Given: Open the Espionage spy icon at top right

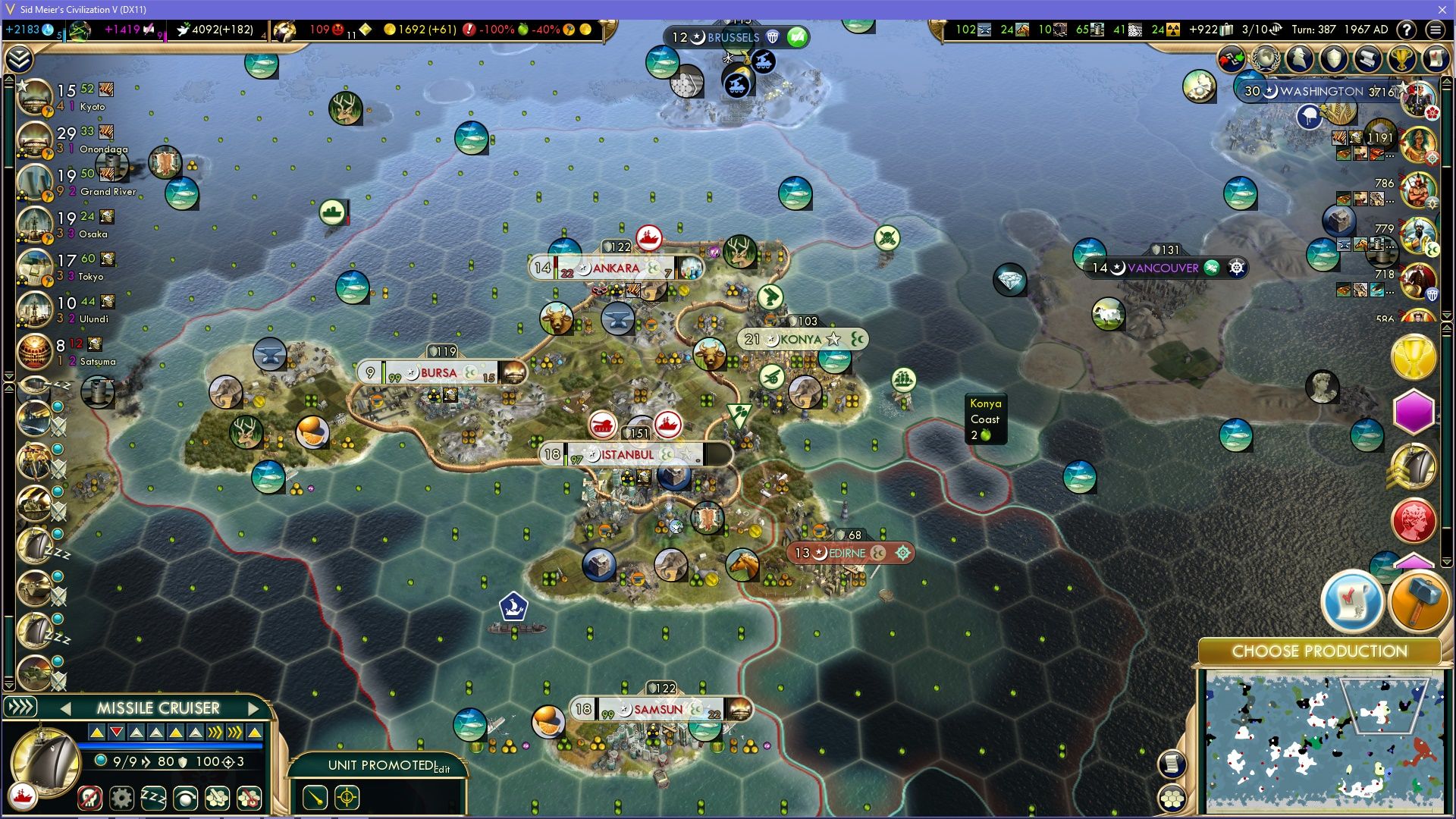Looking at the screenshot, I should click(x=1298, y=58).
